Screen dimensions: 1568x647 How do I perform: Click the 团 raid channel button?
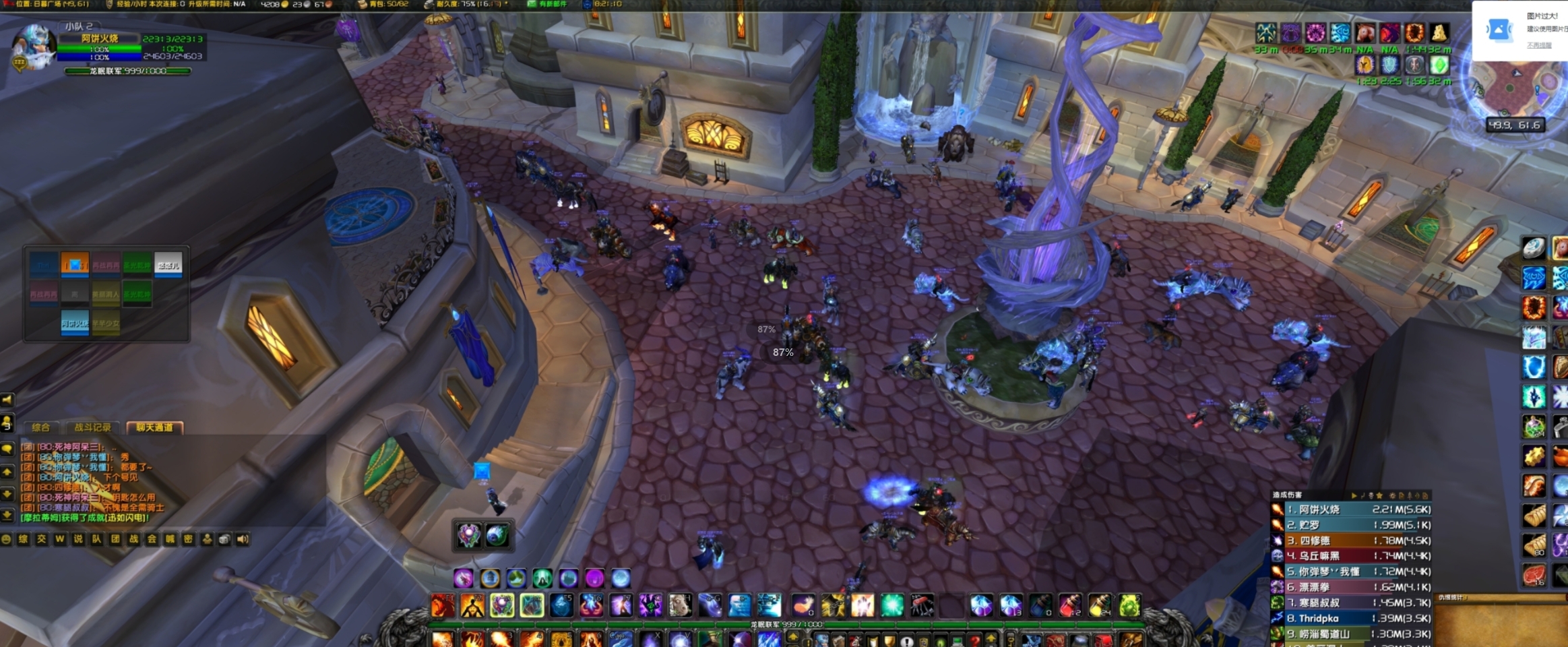point(115,539)
